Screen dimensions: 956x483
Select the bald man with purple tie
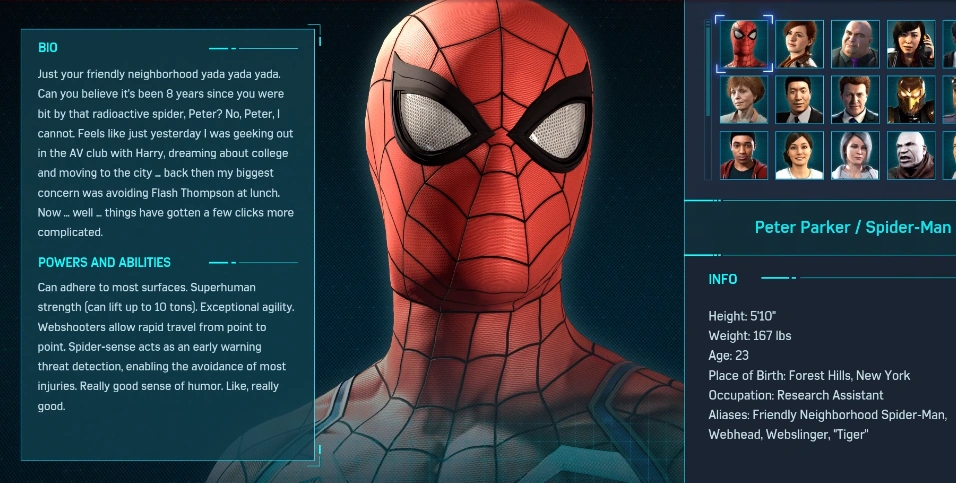(x=855, y=44)
